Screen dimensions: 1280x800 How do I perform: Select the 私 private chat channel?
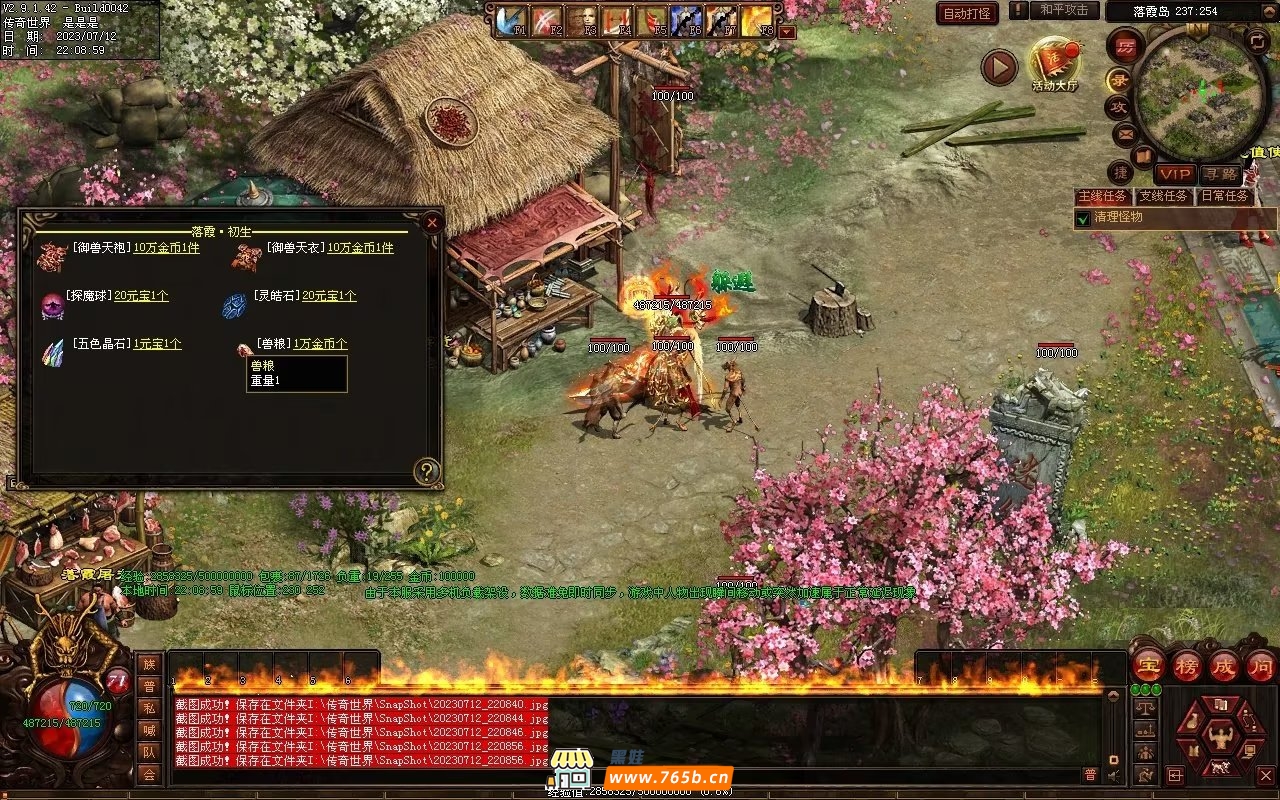(149, 708)
